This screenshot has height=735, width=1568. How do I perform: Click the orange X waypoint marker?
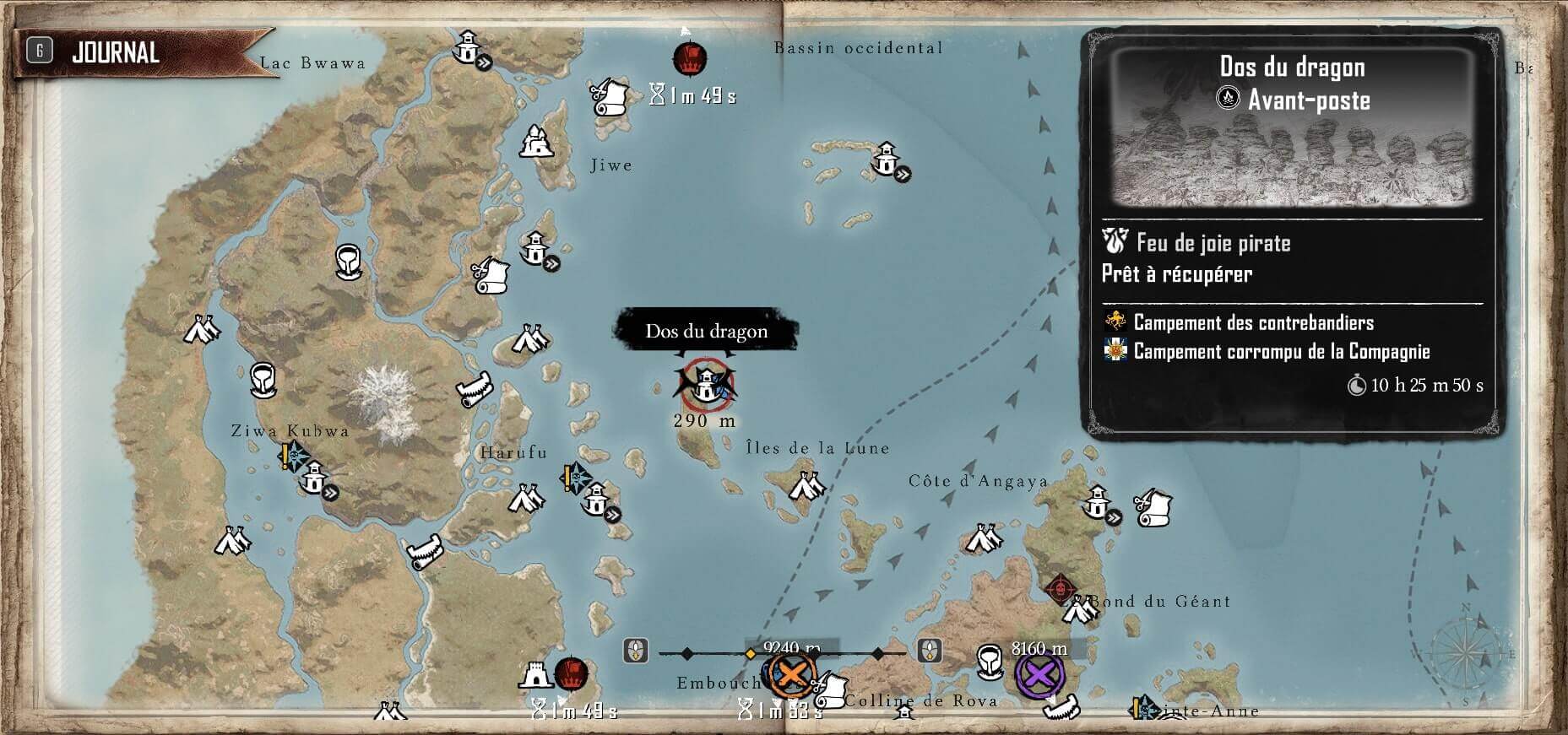tap(791, 673)
